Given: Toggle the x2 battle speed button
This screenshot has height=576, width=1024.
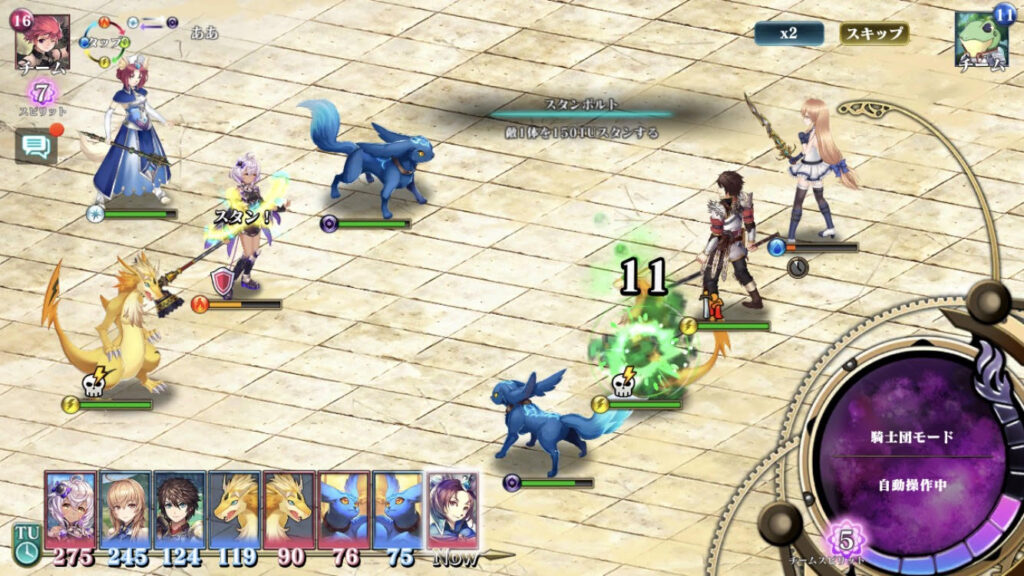Looking at the screenshot, I should tap(789, 33).
